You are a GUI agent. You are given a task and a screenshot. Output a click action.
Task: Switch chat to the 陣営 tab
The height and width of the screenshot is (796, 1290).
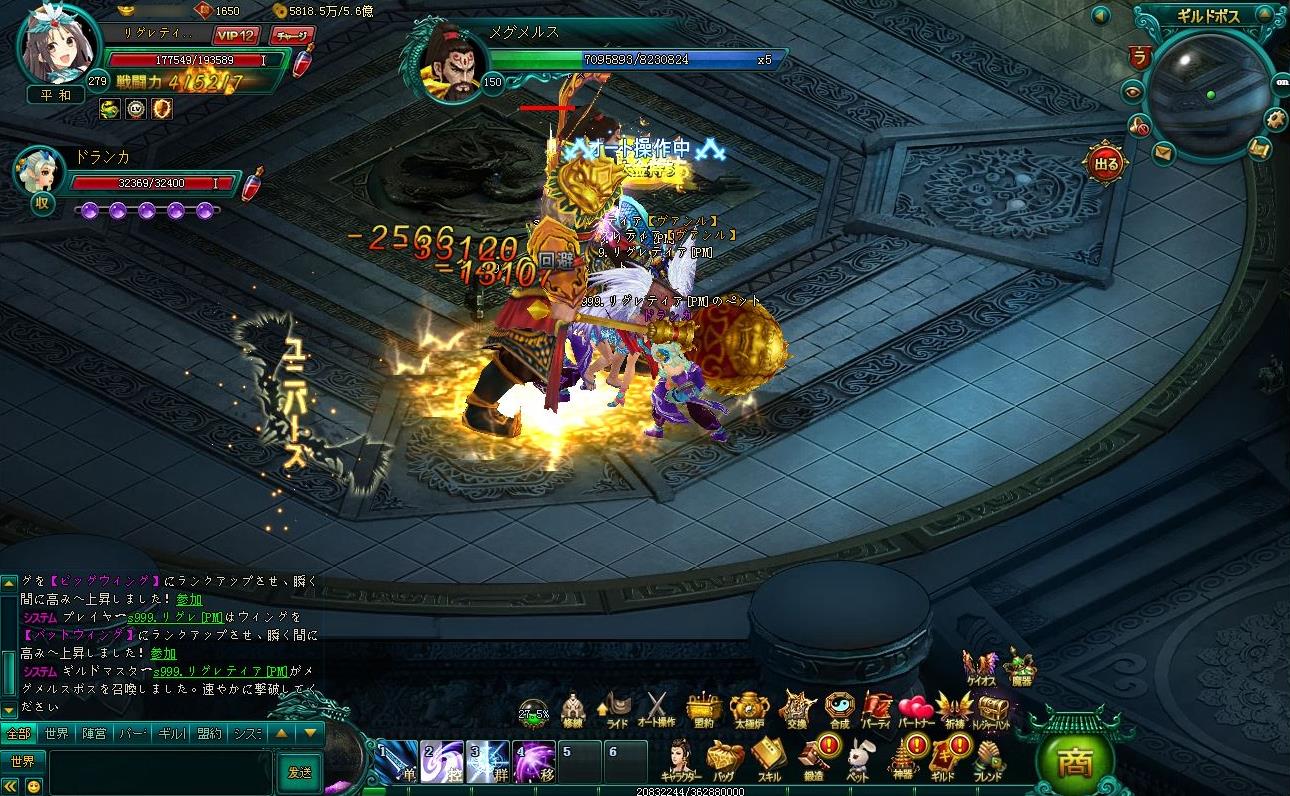(93, 733)
